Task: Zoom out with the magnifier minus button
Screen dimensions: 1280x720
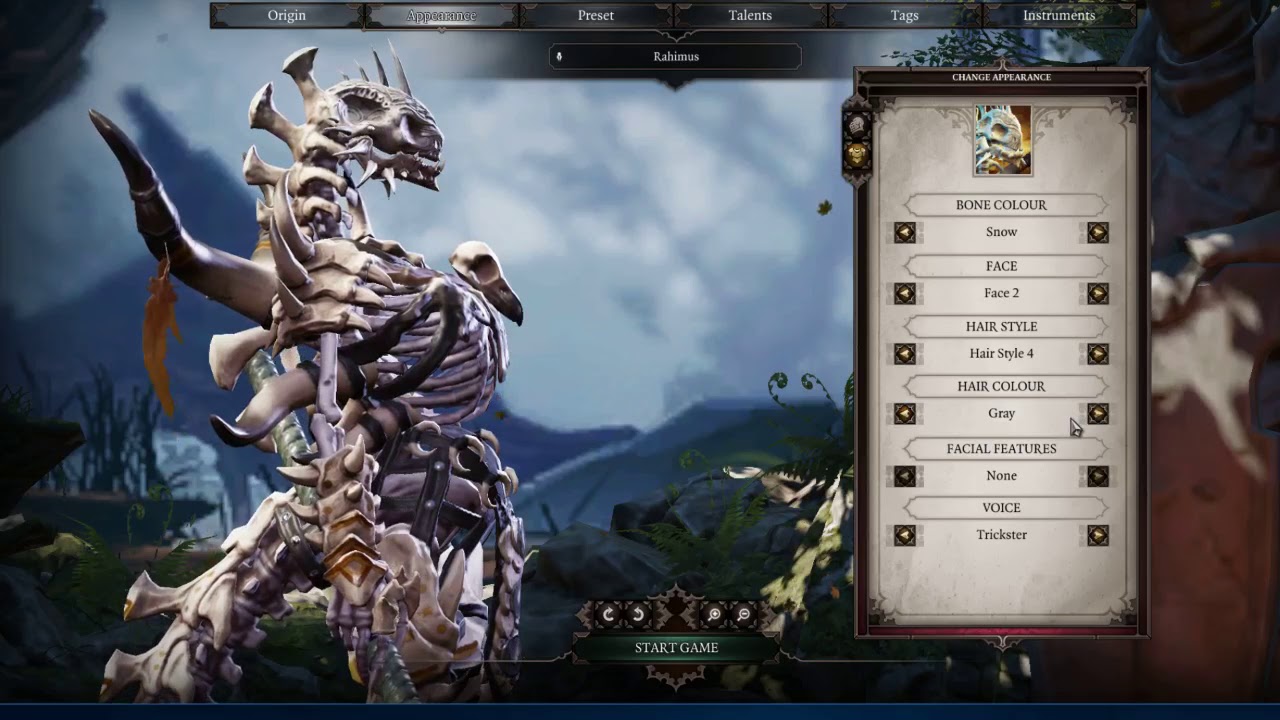Action: (x=744, y=615)
